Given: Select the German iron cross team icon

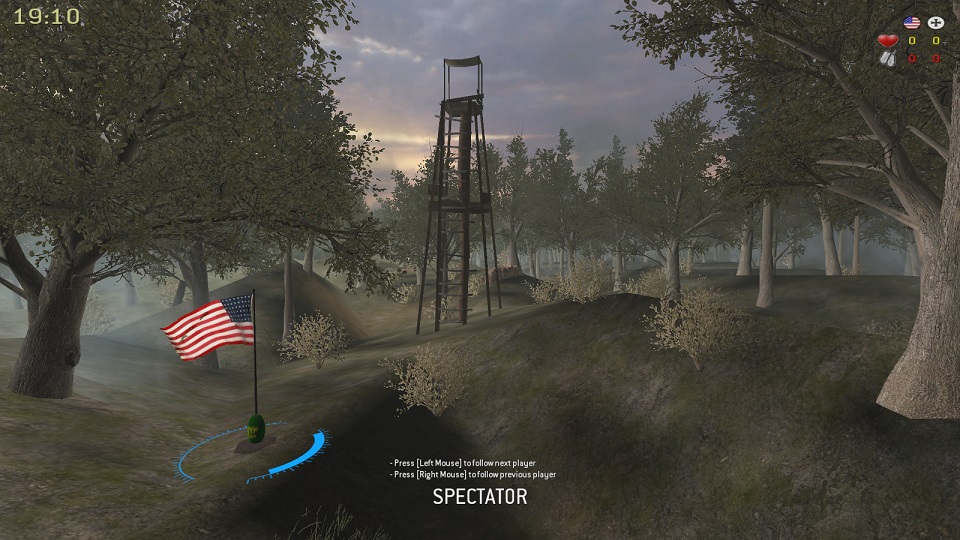Looking at the screenshot, I should (936, 22).
